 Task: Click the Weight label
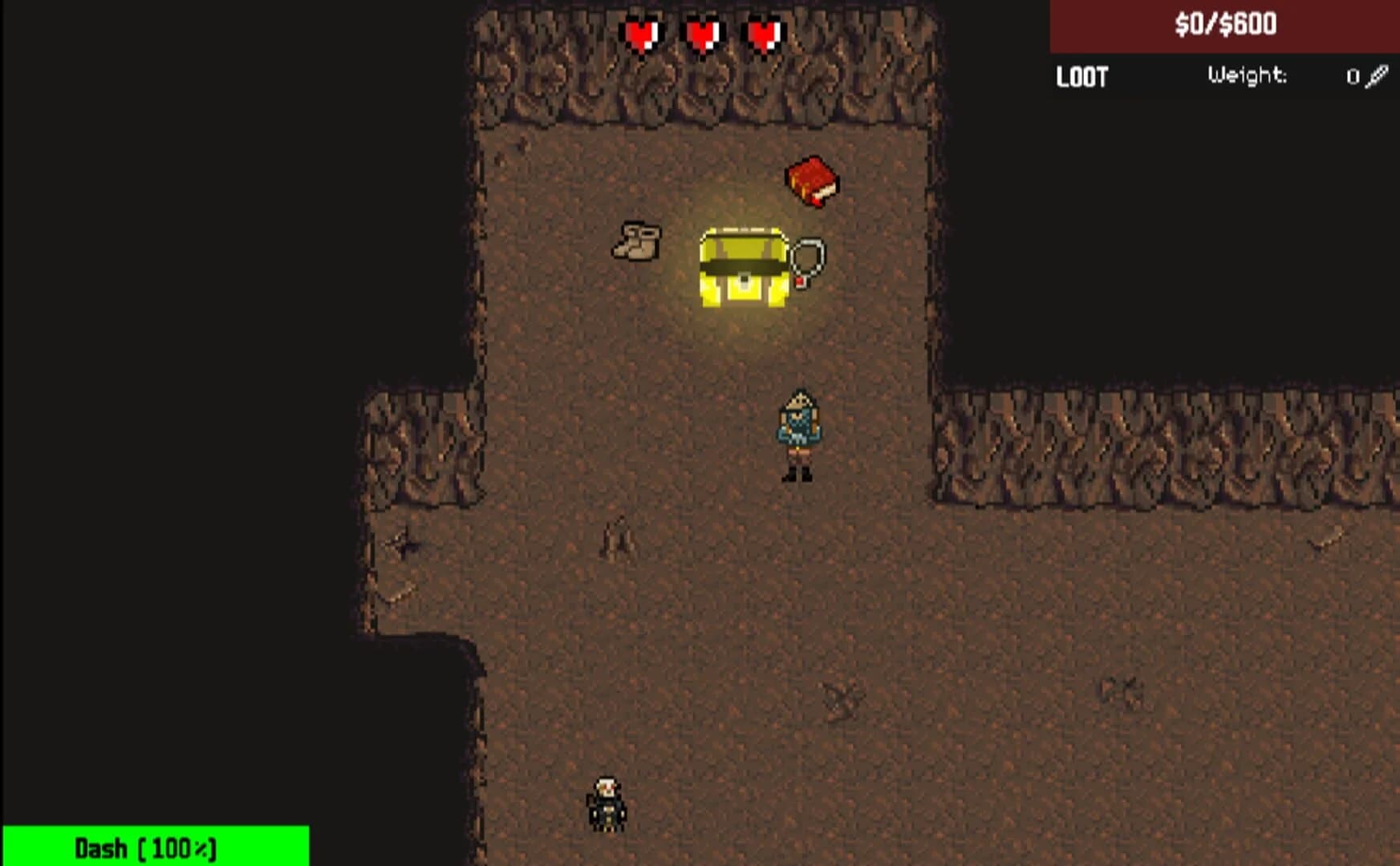point(1248,76)
